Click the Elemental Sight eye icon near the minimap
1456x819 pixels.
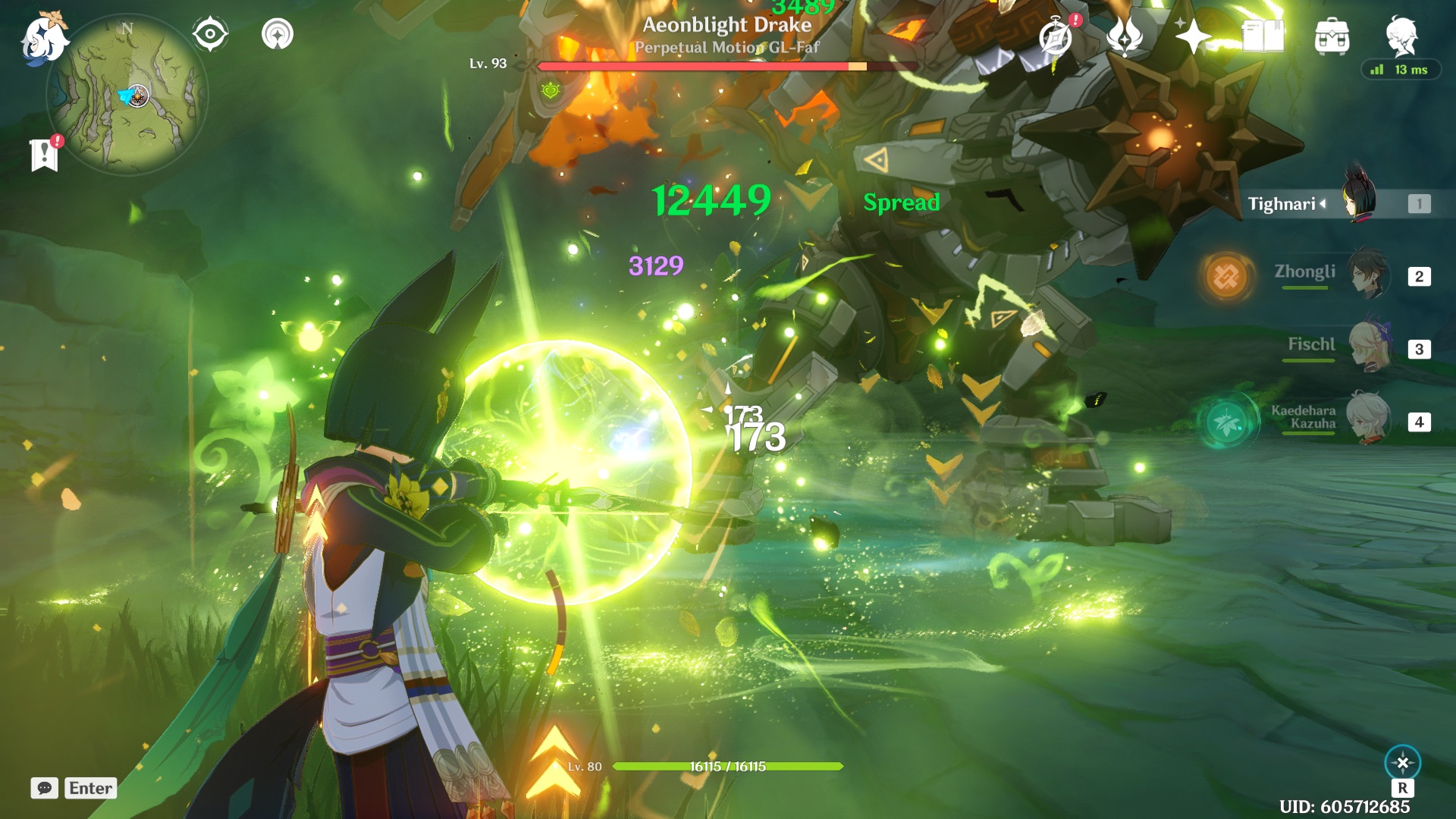(211, 33)
